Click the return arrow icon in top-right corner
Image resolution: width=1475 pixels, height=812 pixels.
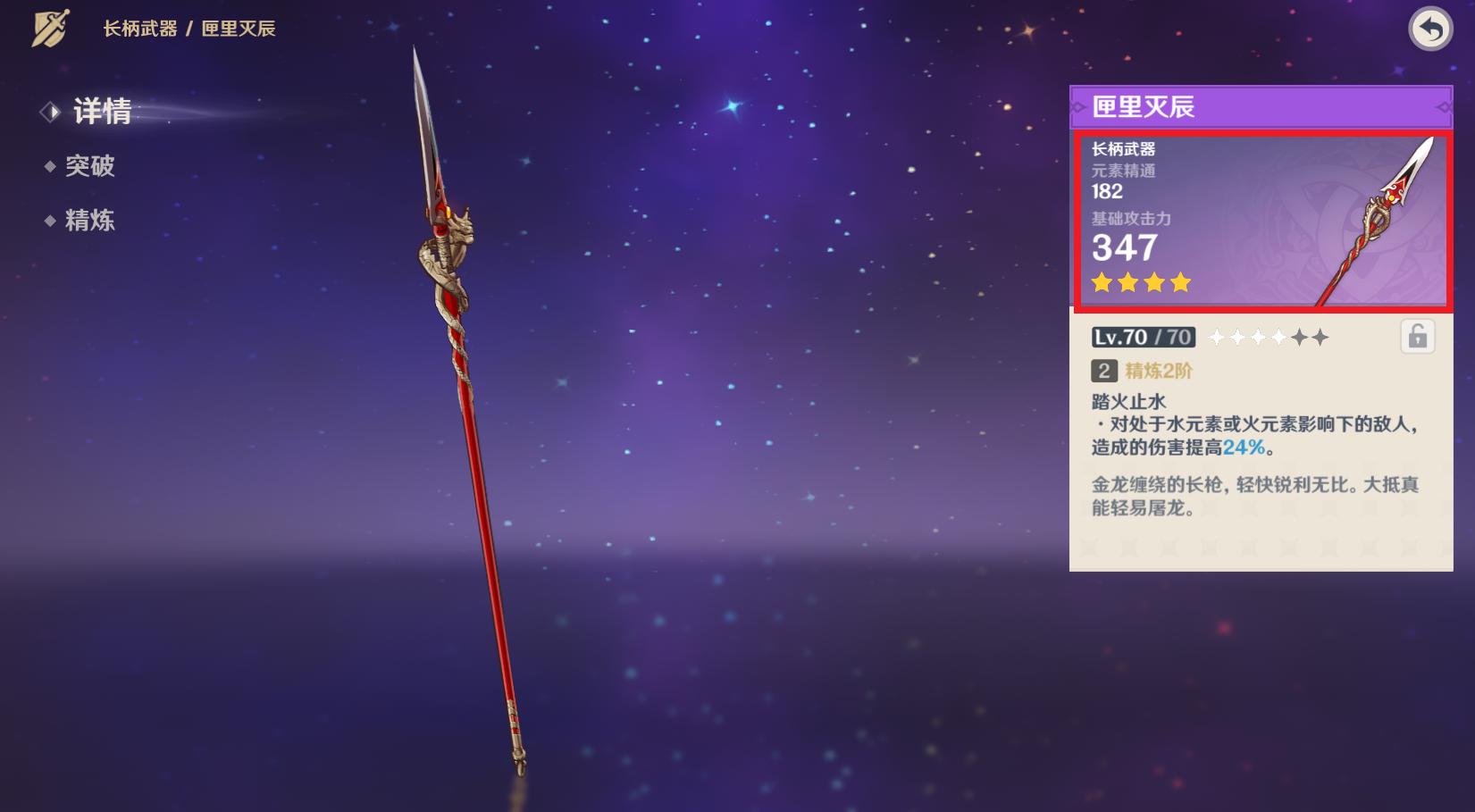(1430, 29)
